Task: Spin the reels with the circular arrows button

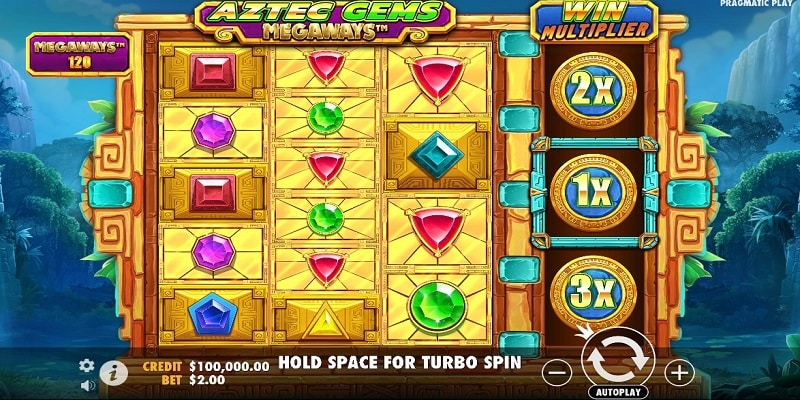Action: [617, 358]
